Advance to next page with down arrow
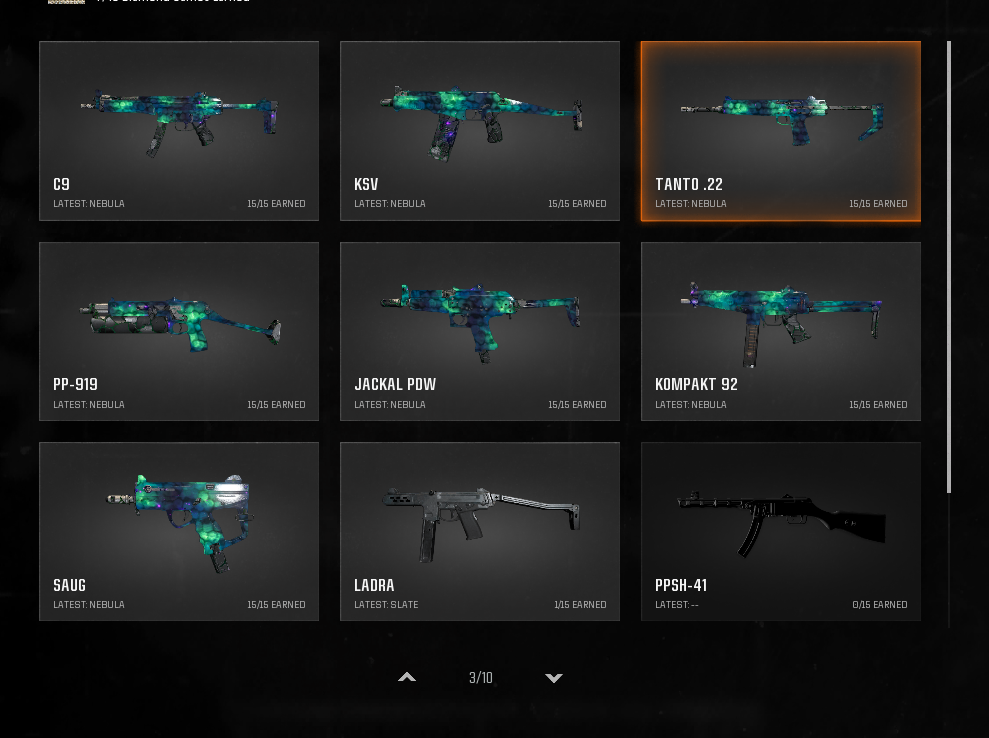Image resolution: width=989 pixels, height=738 pixels. (553, 678)
